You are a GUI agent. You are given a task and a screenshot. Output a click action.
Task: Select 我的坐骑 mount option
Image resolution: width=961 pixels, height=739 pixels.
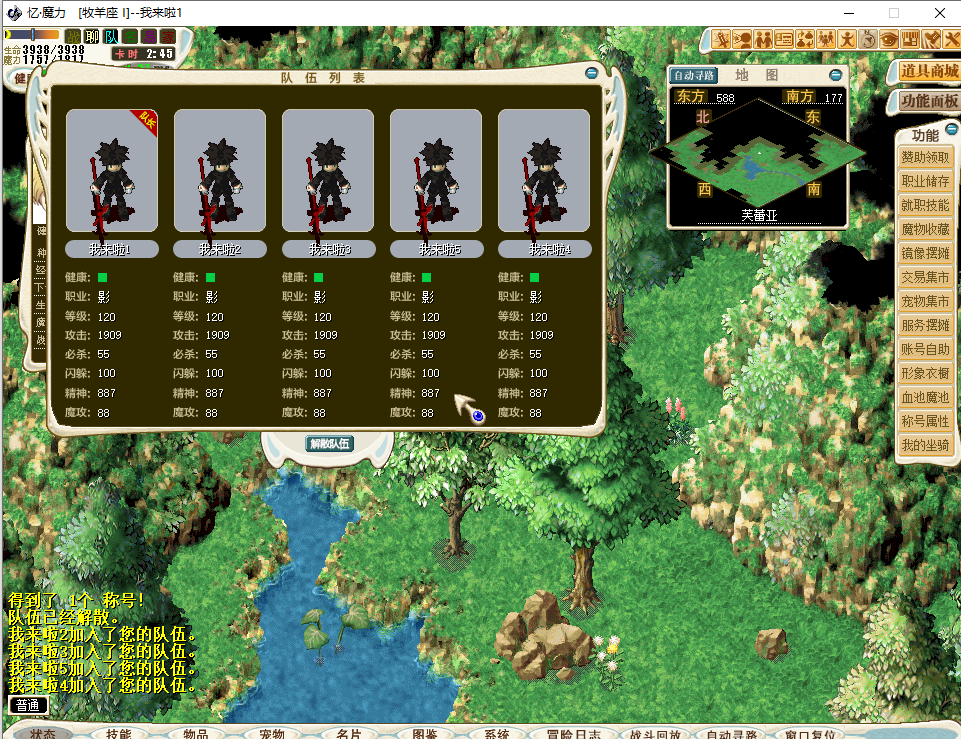[925, 446]
